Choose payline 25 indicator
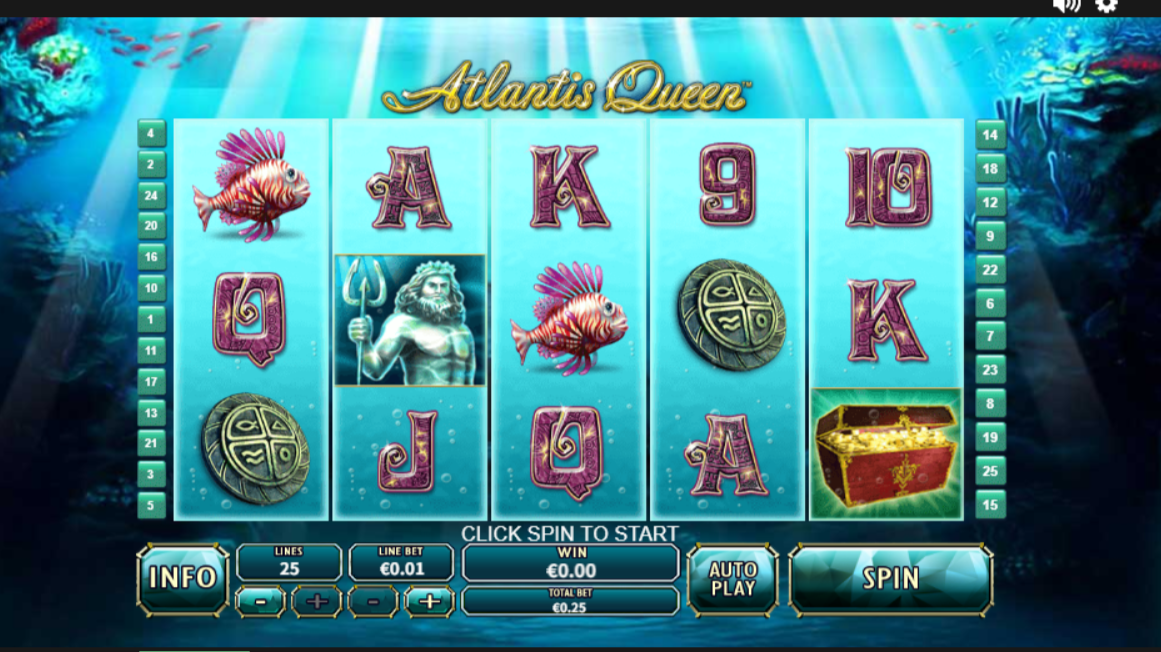 (990, 471)
